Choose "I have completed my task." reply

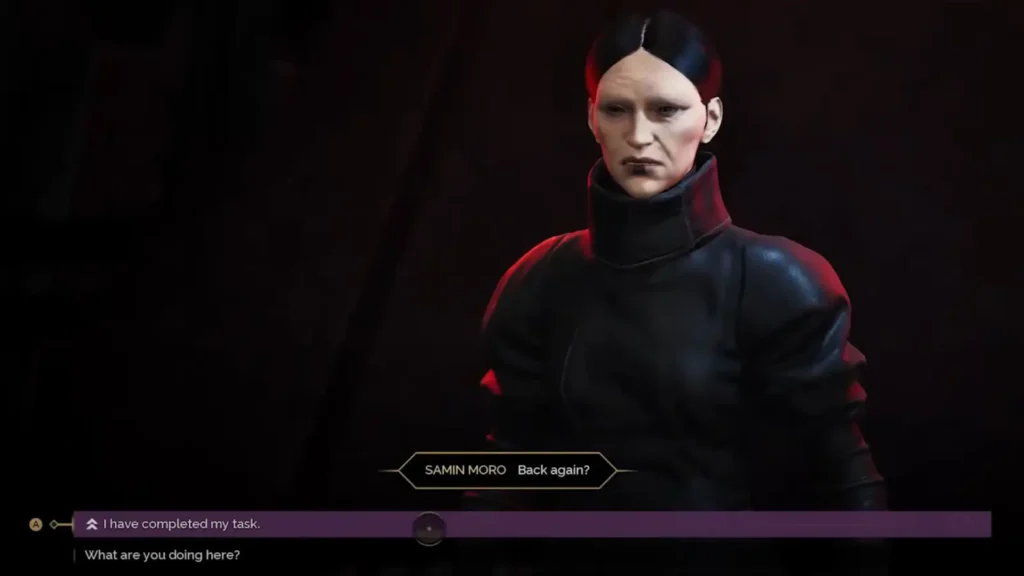point(181,524)
